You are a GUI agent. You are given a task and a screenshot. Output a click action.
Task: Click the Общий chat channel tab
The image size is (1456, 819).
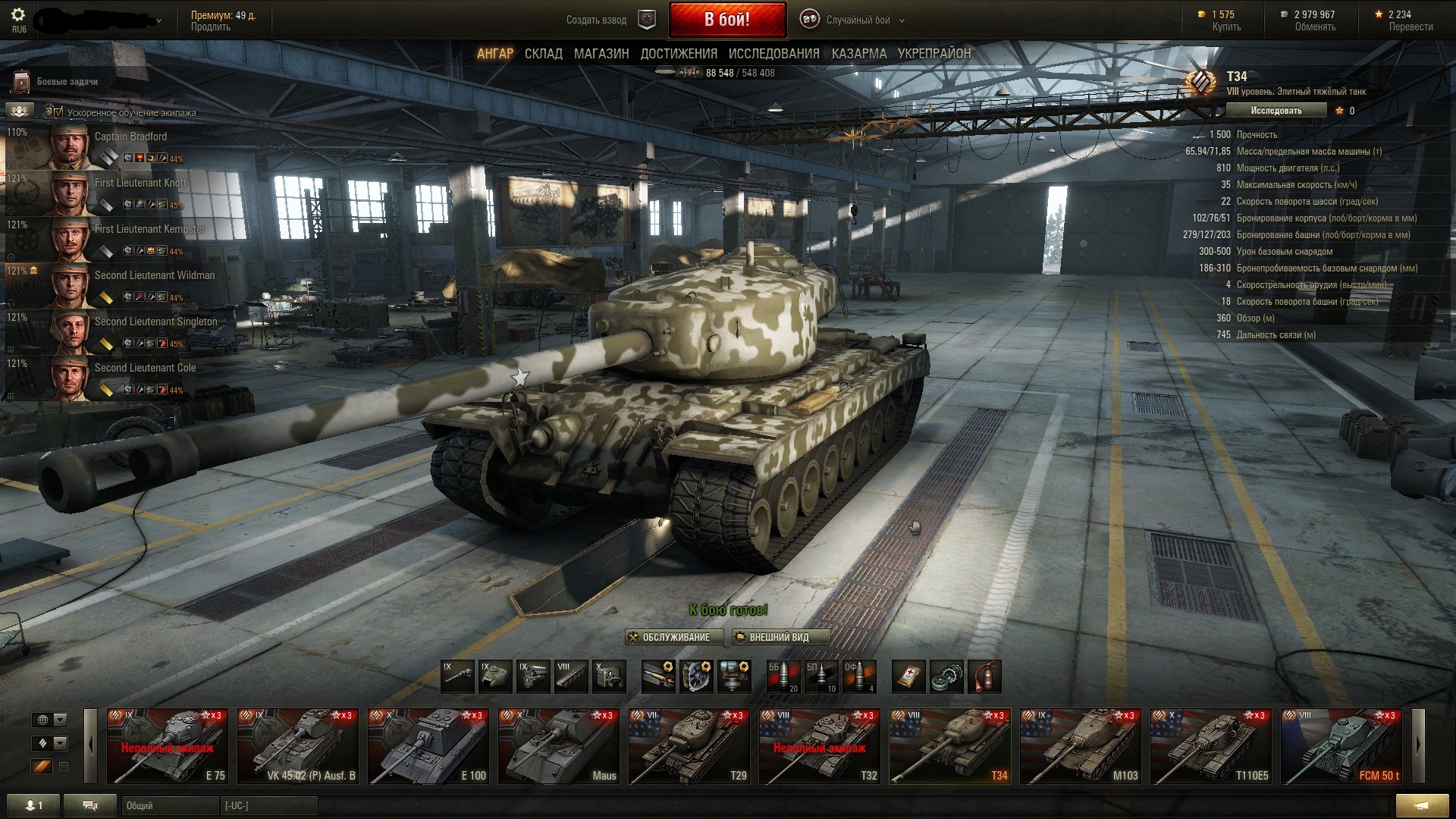coord(168,805)
